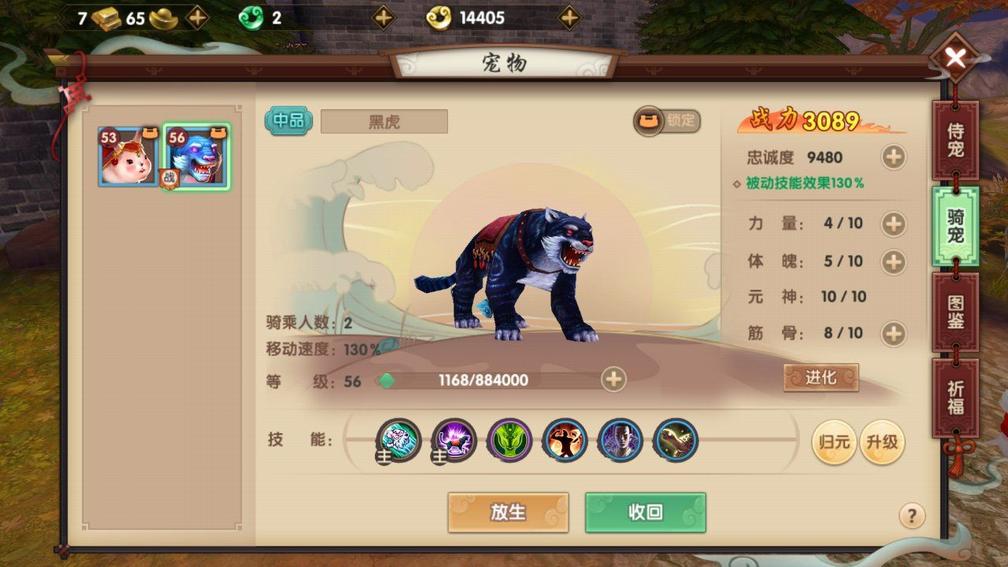Add loyalty with the 忠诚度 plus button

tap(893, 157)
